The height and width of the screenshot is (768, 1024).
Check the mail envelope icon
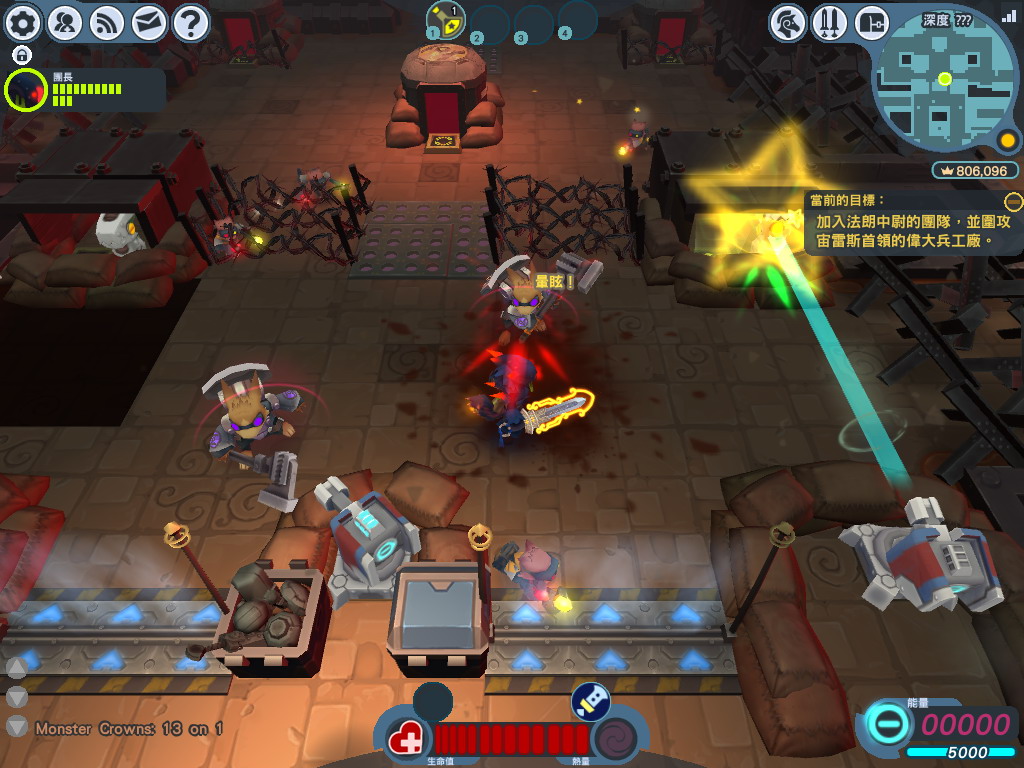point(149,21)
